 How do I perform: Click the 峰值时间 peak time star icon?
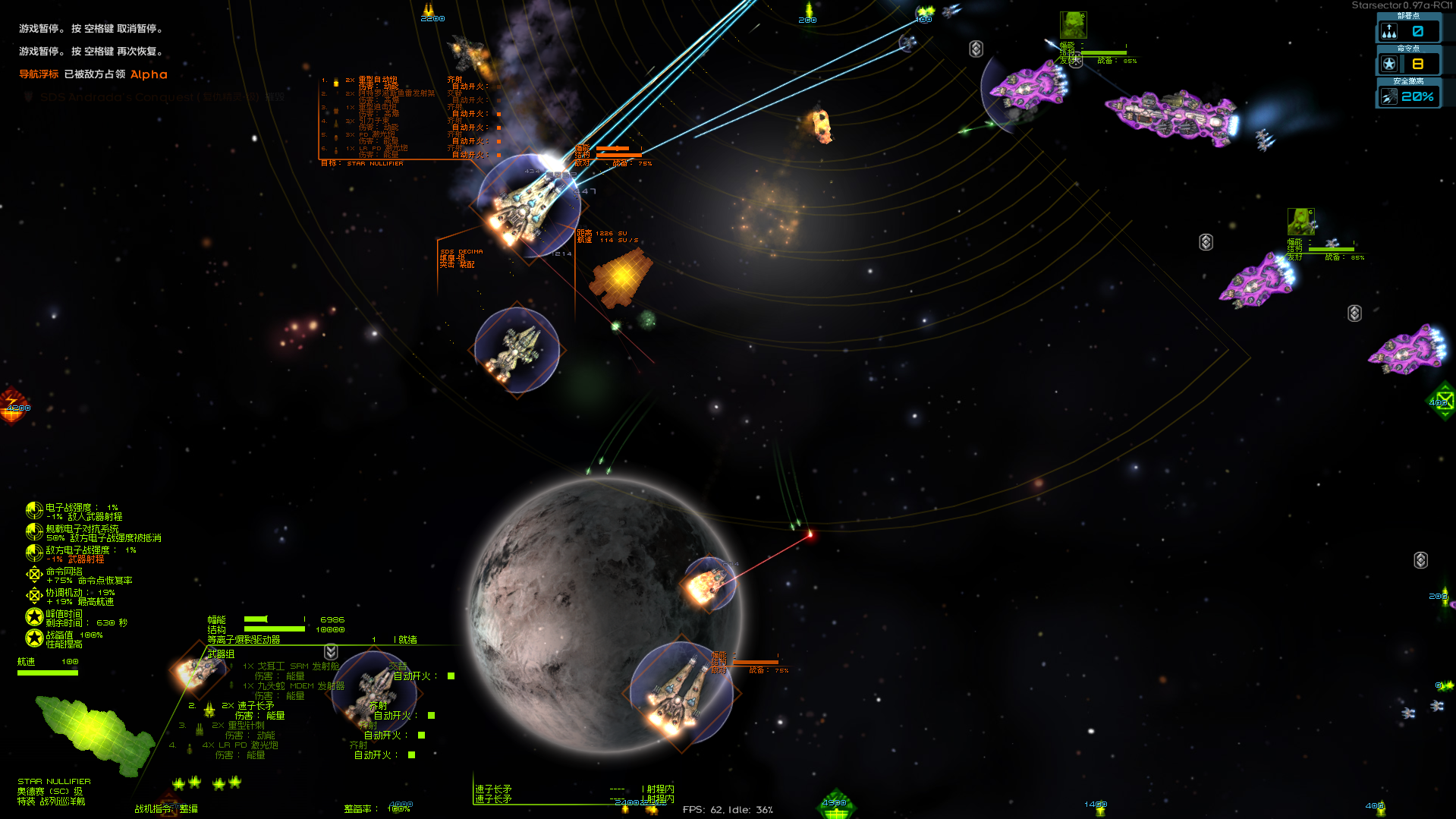click(34, 616)
